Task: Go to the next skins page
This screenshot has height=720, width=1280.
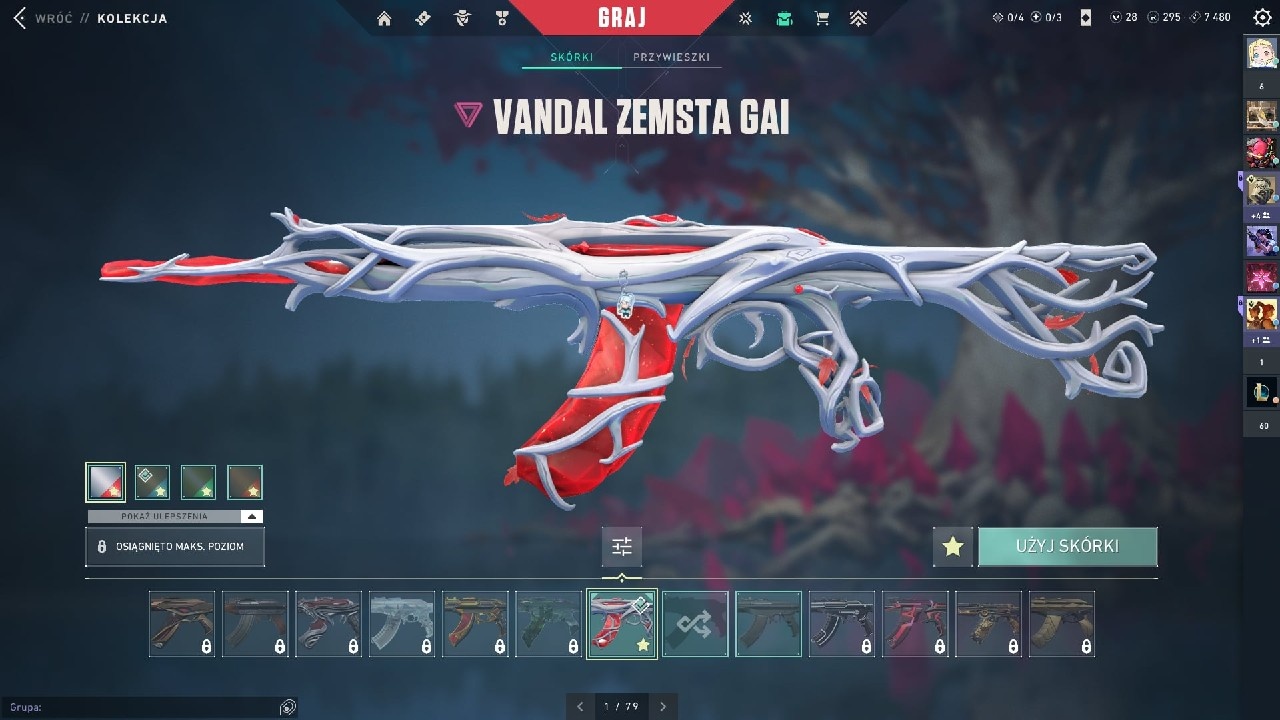Action: 663,706
